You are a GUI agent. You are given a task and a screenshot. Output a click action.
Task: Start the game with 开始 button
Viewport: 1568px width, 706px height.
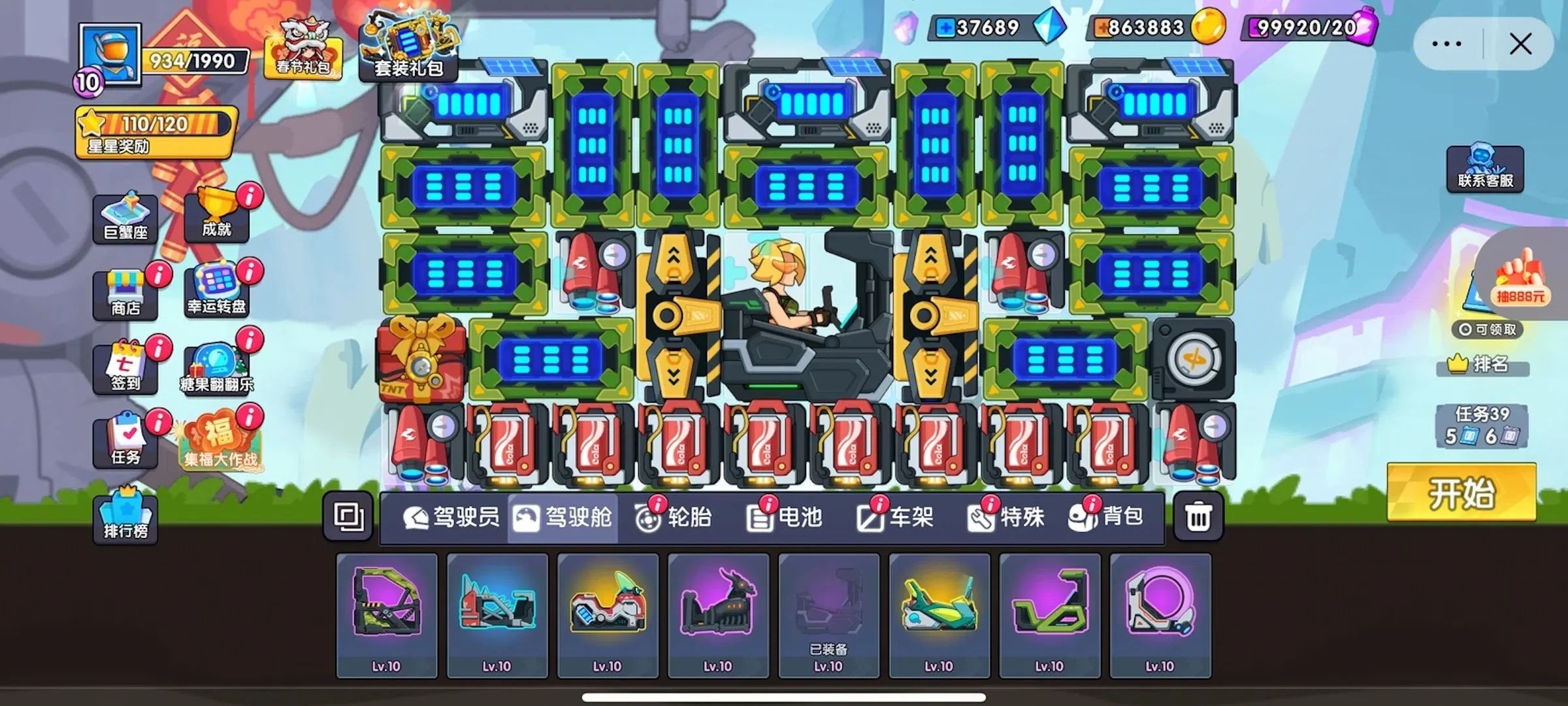click(1462, 493)
